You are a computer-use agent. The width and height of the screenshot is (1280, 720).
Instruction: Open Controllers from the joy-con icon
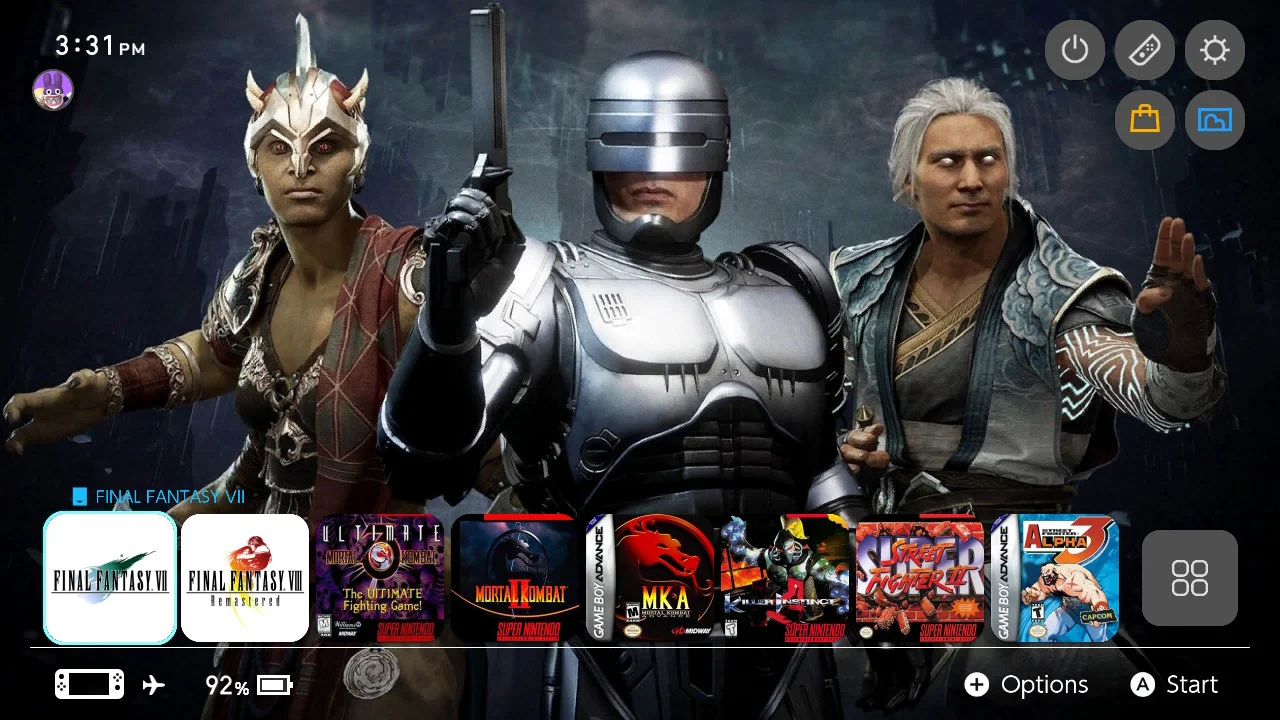1144,50
